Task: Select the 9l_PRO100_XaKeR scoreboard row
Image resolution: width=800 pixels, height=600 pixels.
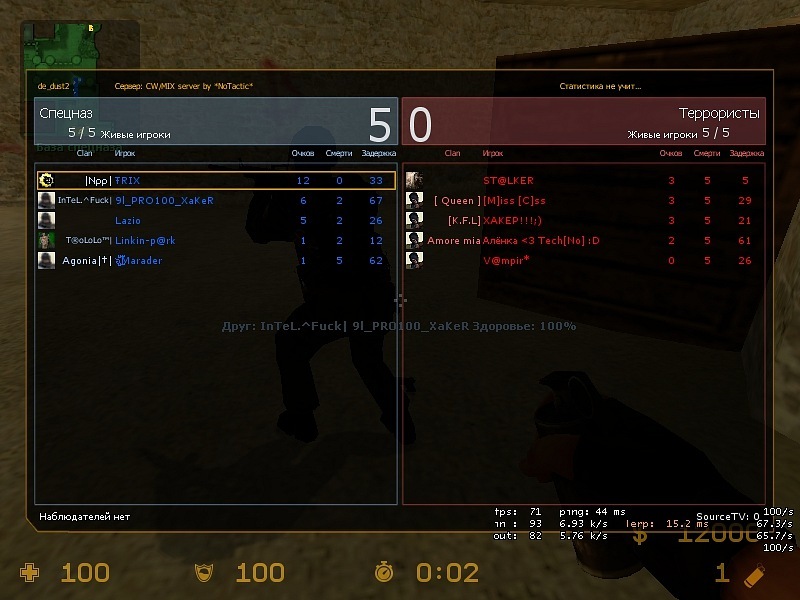Action: pos(215,200)
